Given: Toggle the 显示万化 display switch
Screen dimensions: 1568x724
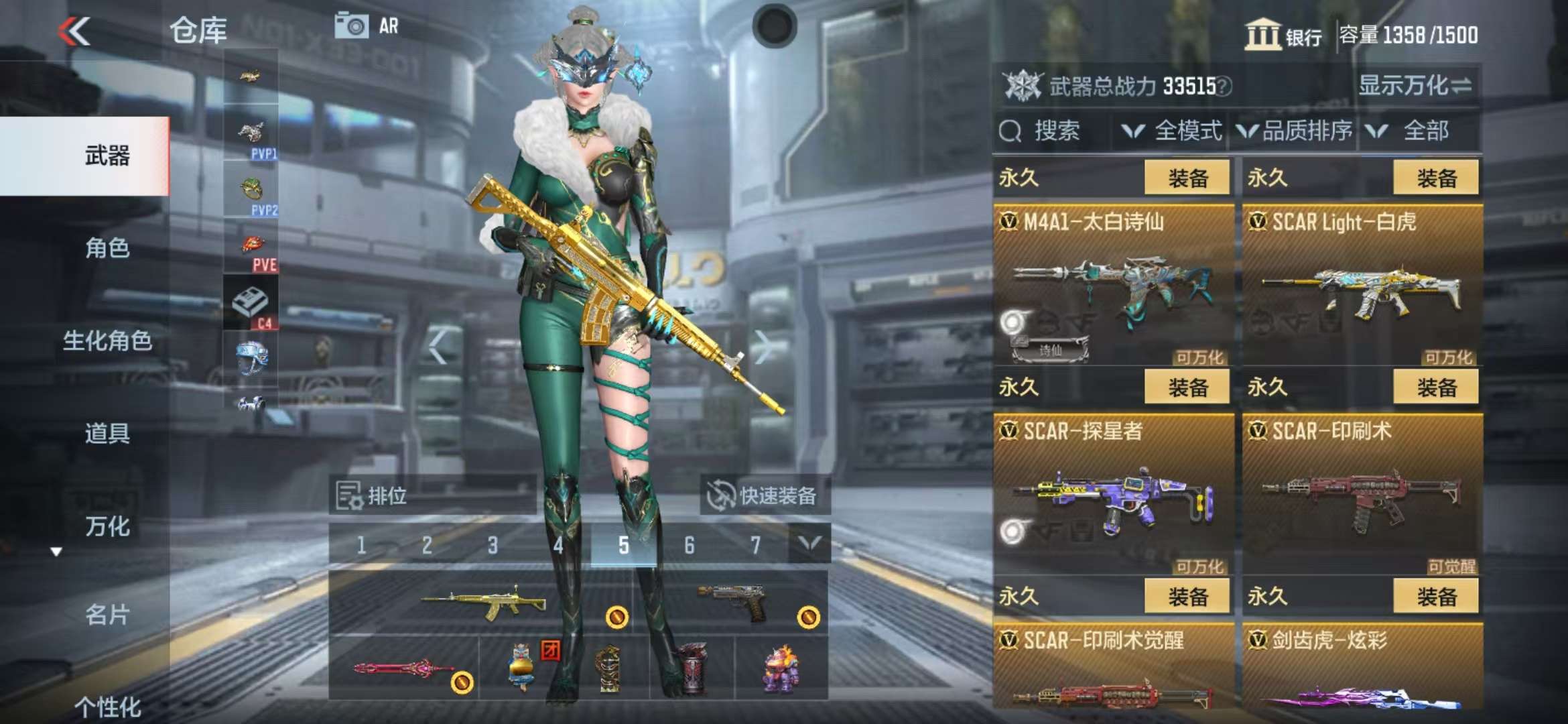Looking at the screenshot, I should (x=1415, y=86).
